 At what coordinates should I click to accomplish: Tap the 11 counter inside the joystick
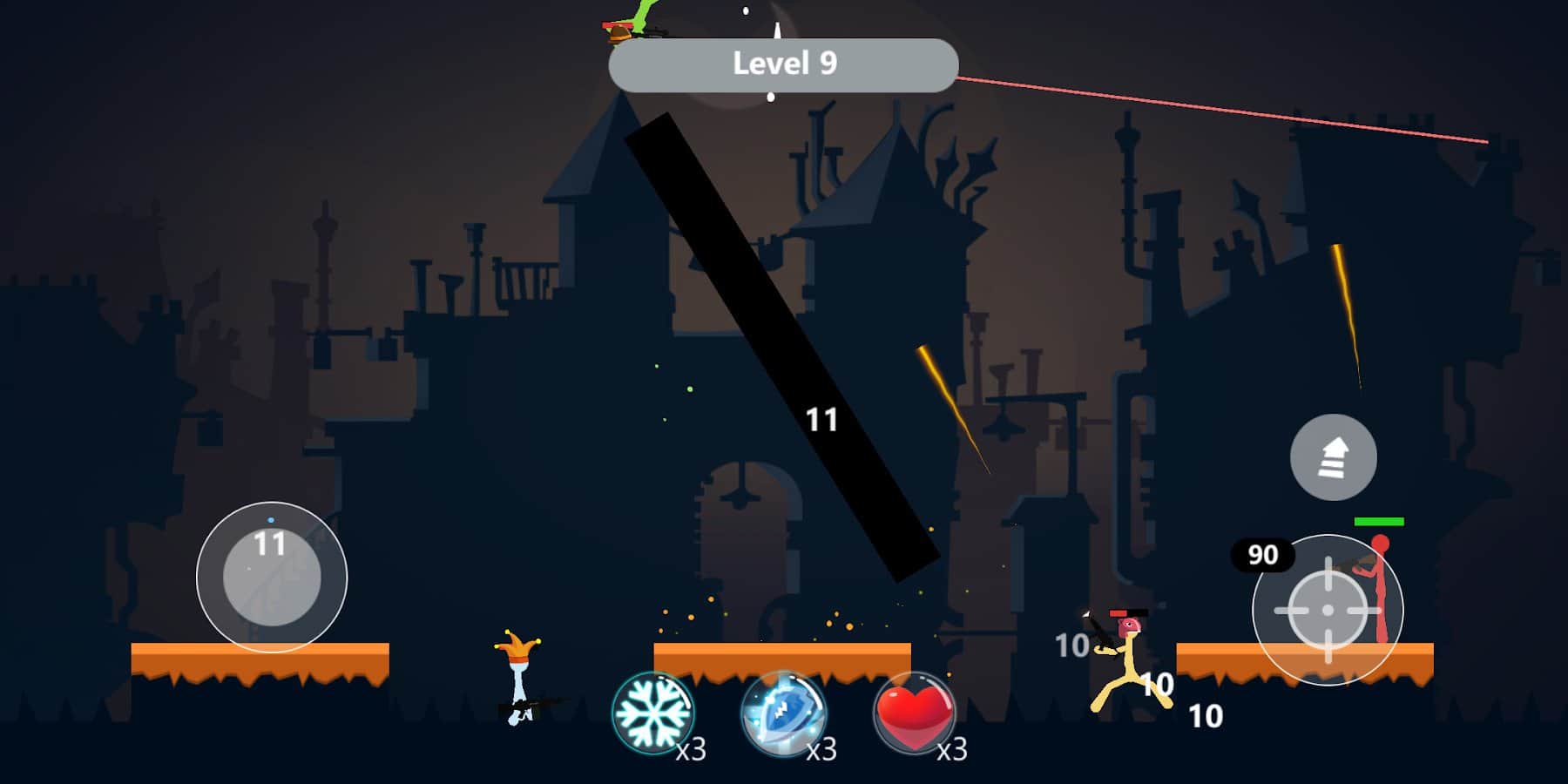(x=270, y=544)
